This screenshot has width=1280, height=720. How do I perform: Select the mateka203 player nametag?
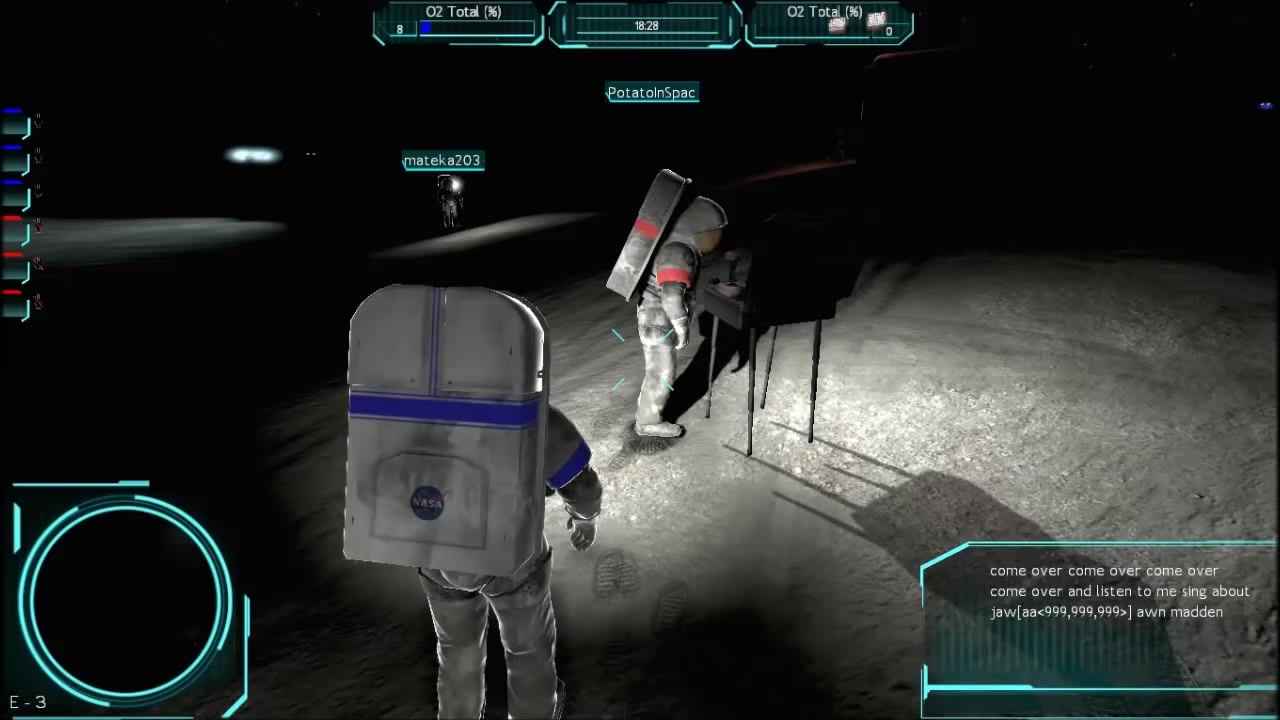tap(442, 160)
